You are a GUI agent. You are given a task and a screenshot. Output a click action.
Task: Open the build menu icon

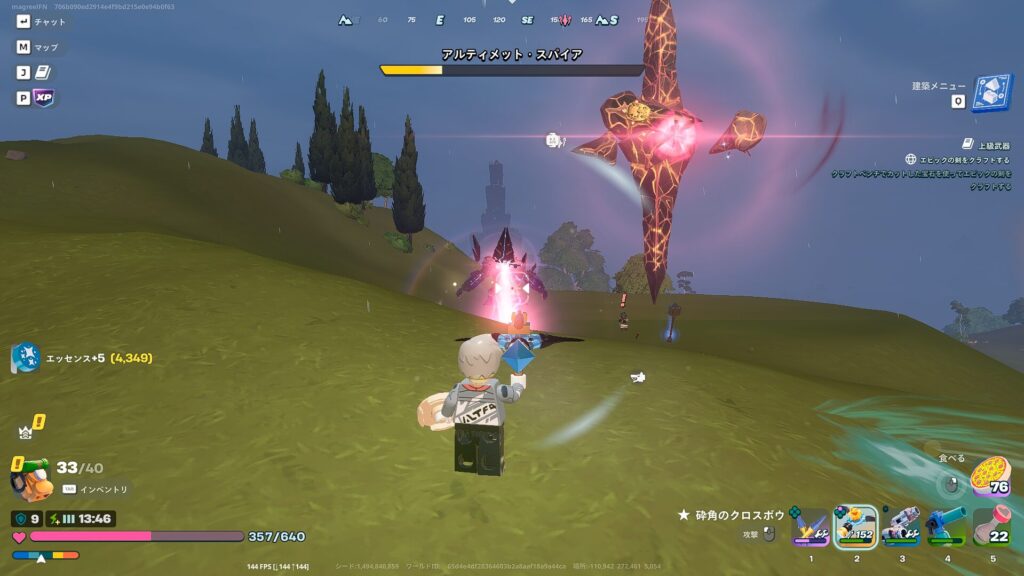click(x=993, y=93)
